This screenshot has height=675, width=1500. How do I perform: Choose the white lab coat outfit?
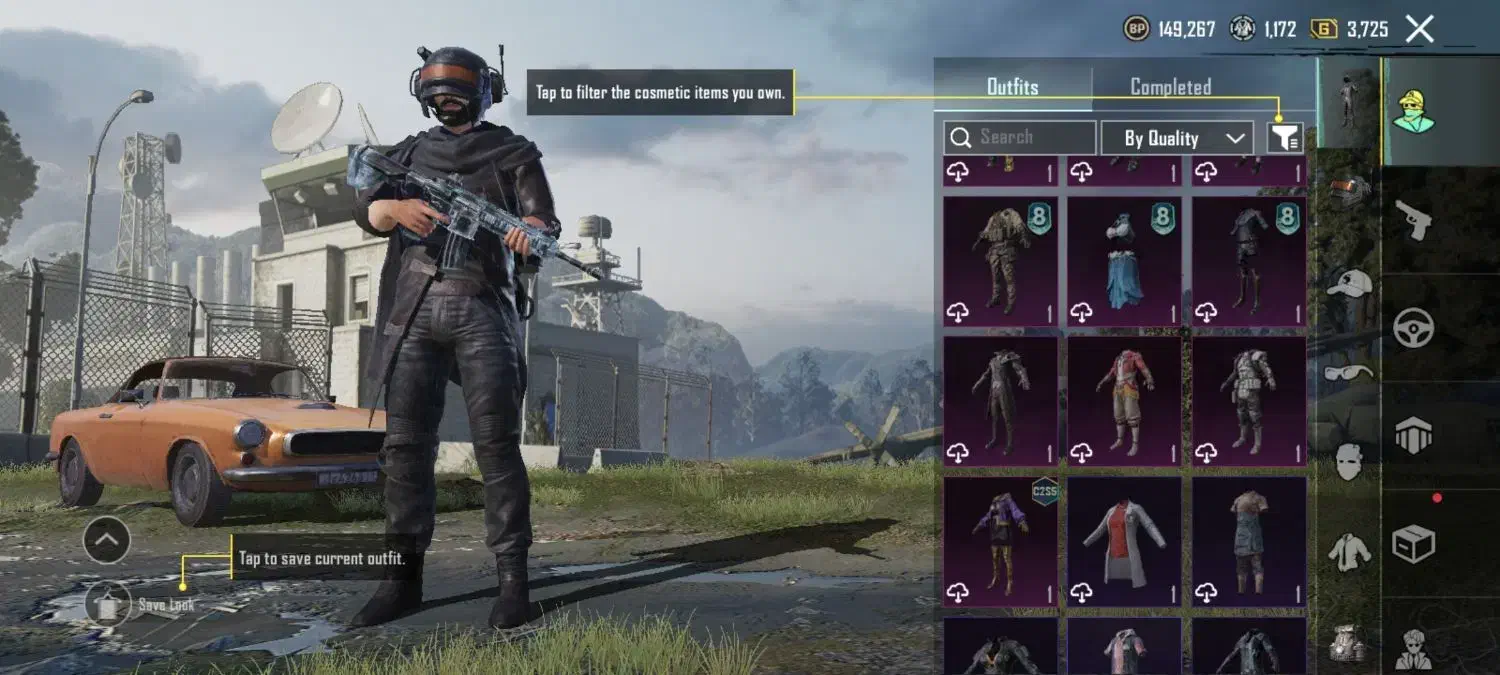point(1124,541)
